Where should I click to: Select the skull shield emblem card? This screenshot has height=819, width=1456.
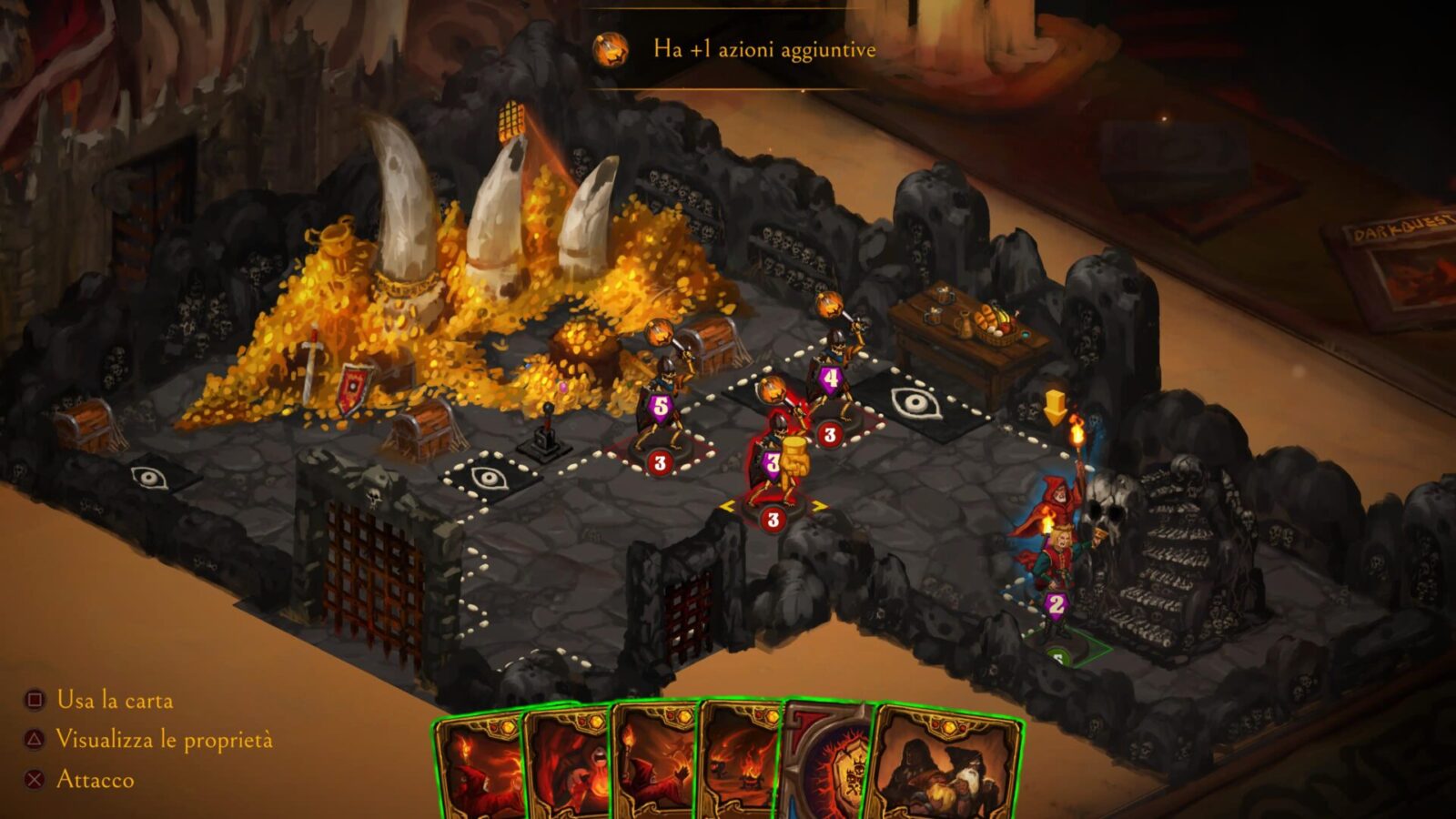click(x=830, y=767)
